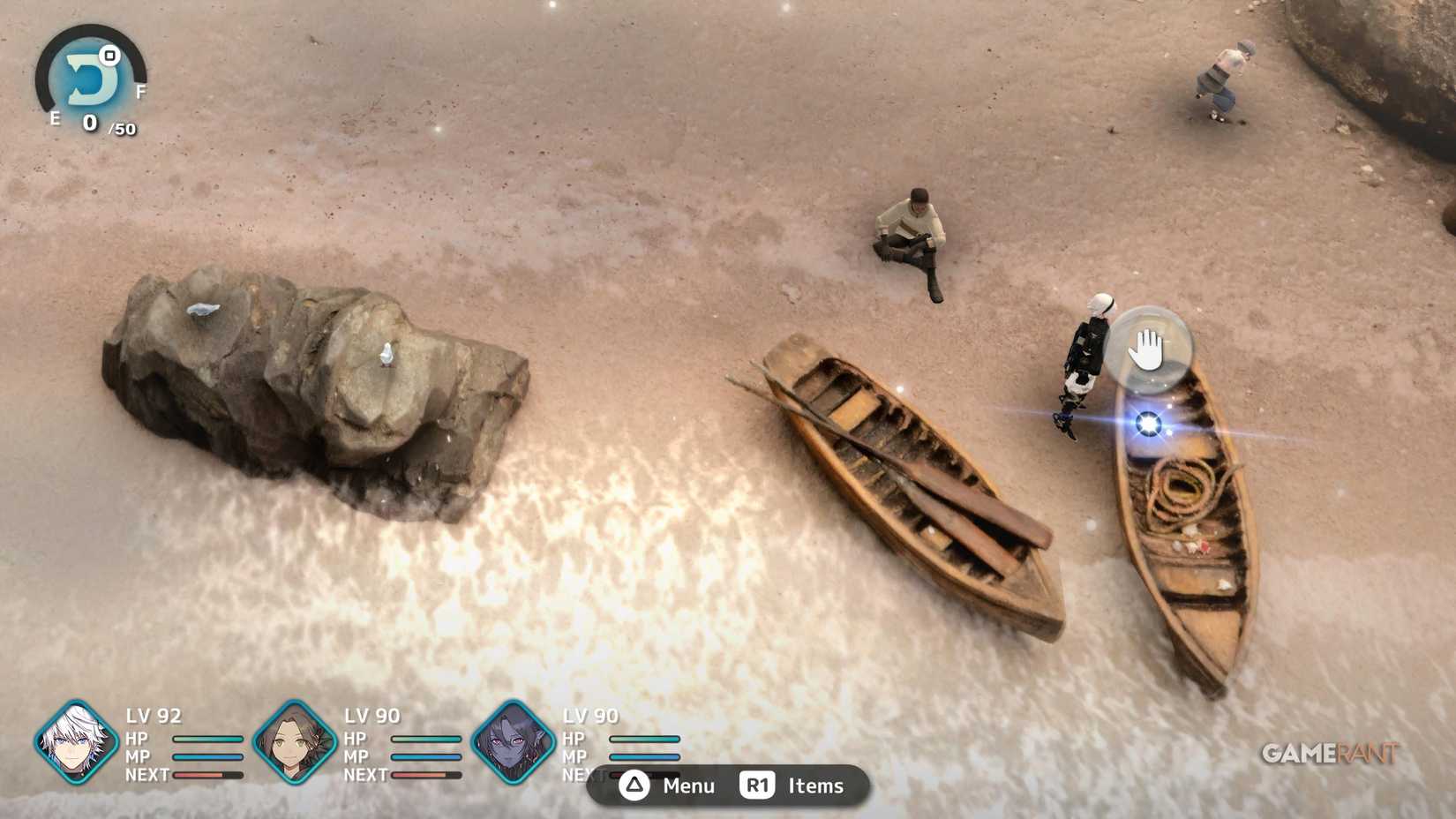Select the white-haired hero's portrait

[x=75, y=746]
